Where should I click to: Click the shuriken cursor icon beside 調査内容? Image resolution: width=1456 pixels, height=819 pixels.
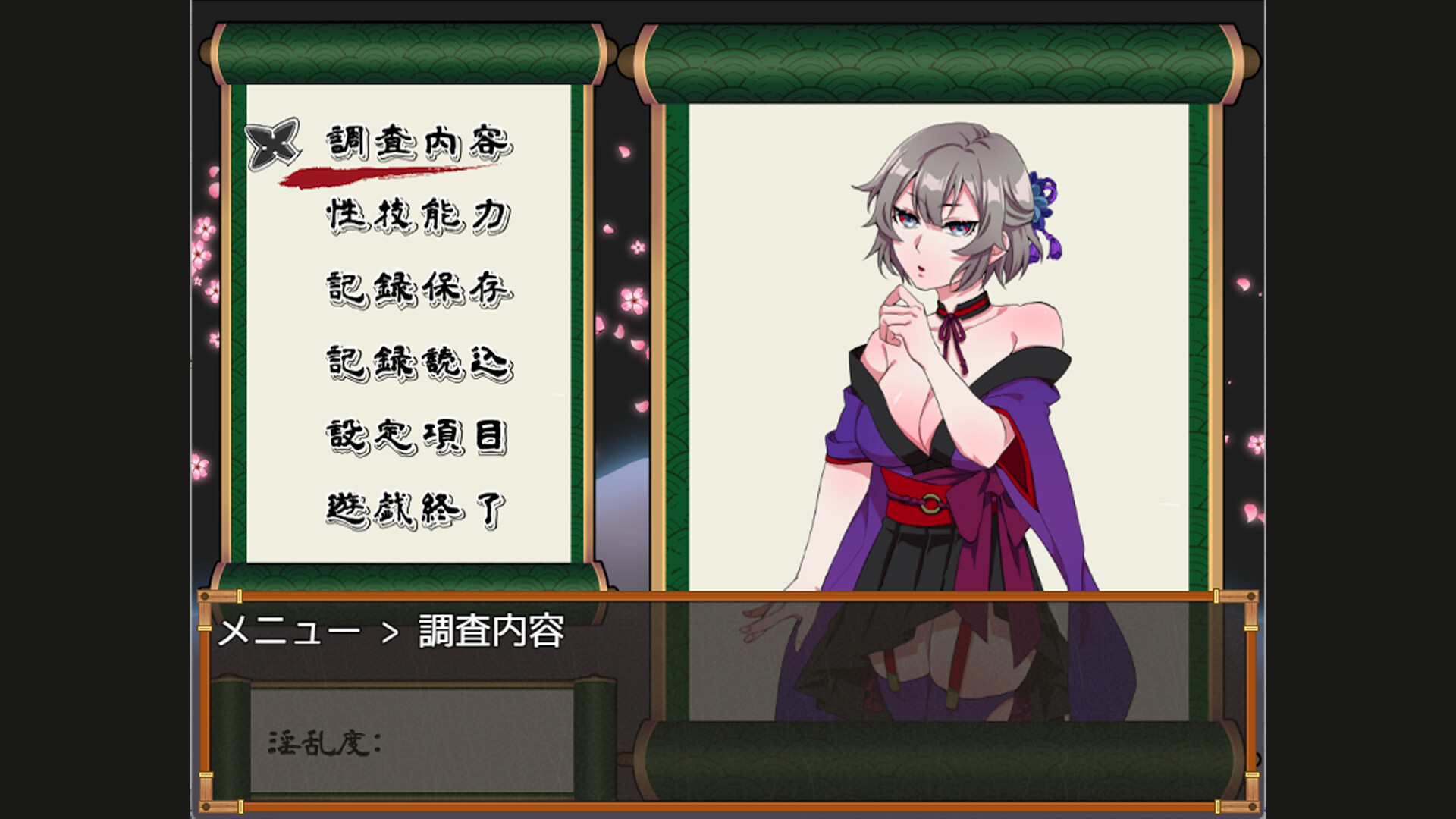tap(273, 142)
